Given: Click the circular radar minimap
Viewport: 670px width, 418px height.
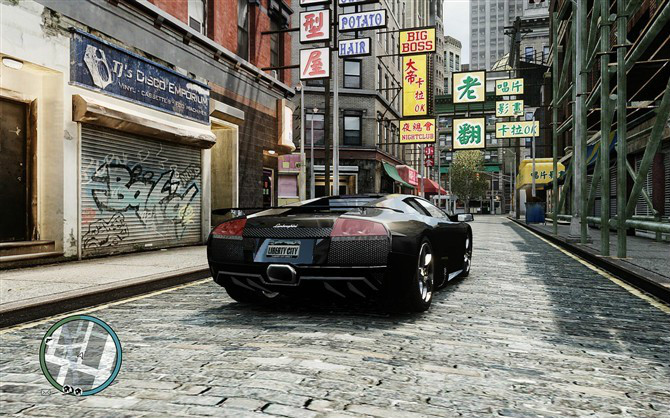Looking at the screenshot, I should [80, 355].
